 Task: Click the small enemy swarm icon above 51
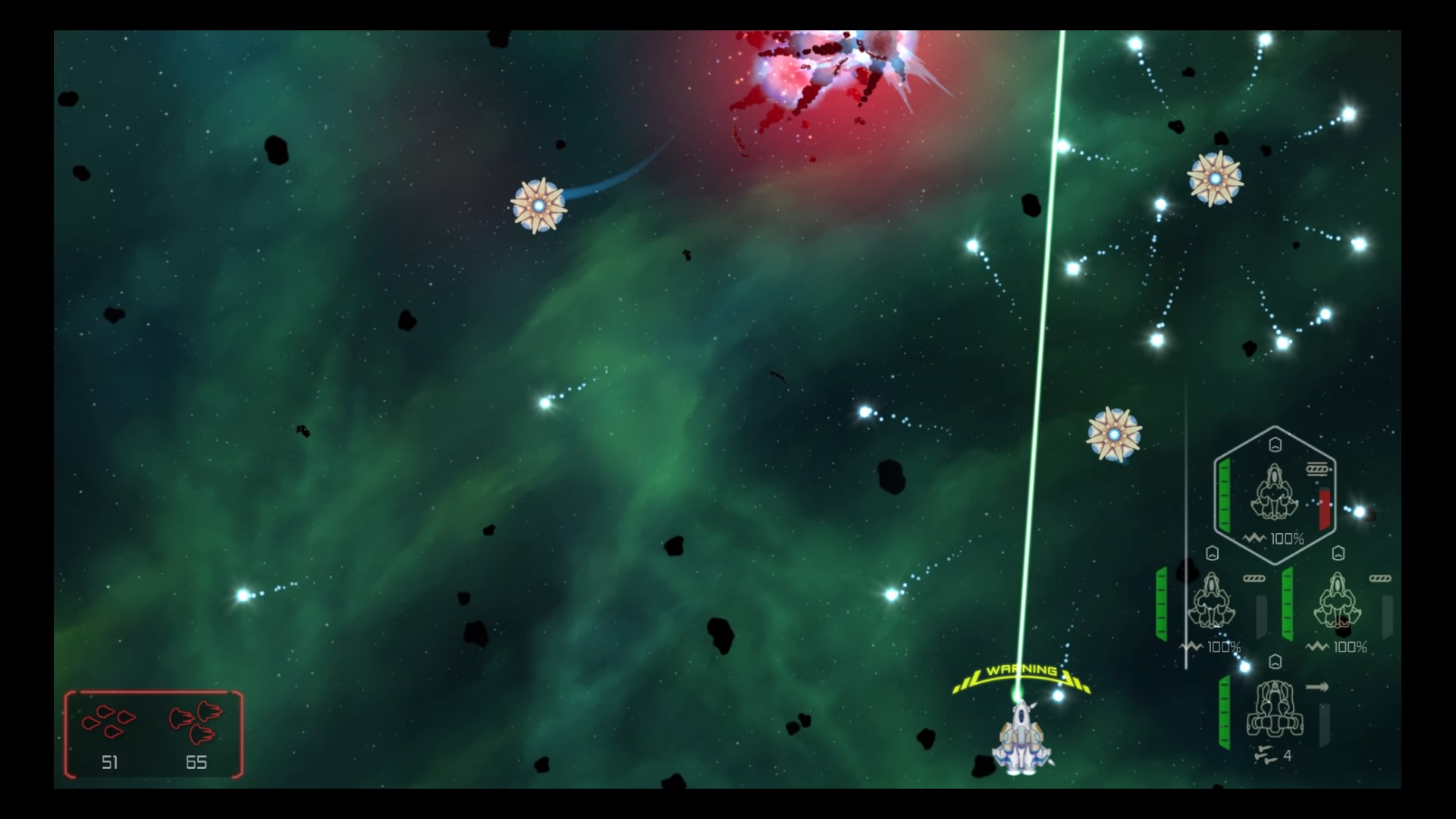(x=109, y=720)
